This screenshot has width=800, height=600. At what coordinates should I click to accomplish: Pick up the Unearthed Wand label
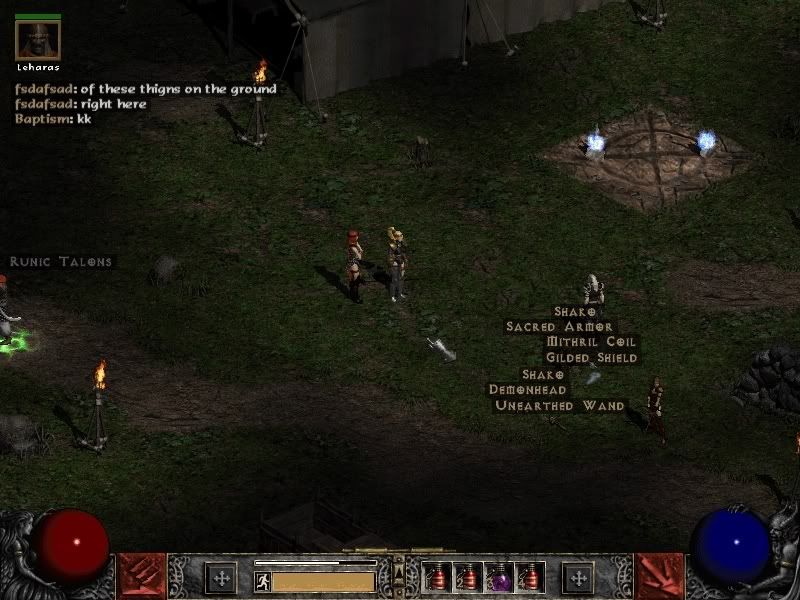[560, 406]
